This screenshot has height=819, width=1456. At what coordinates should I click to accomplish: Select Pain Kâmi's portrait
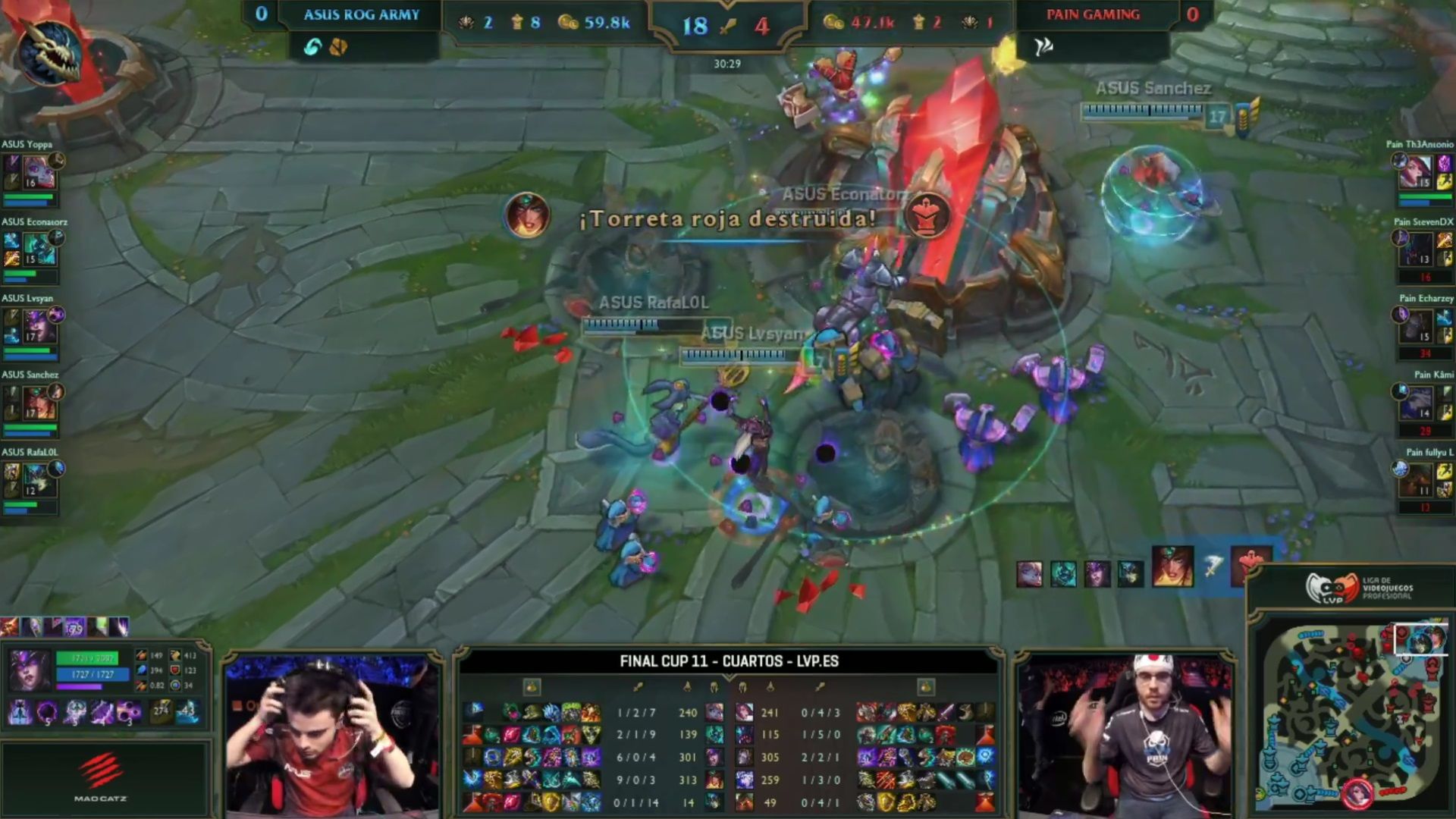pyautogui.click(x=1418, y=402)
